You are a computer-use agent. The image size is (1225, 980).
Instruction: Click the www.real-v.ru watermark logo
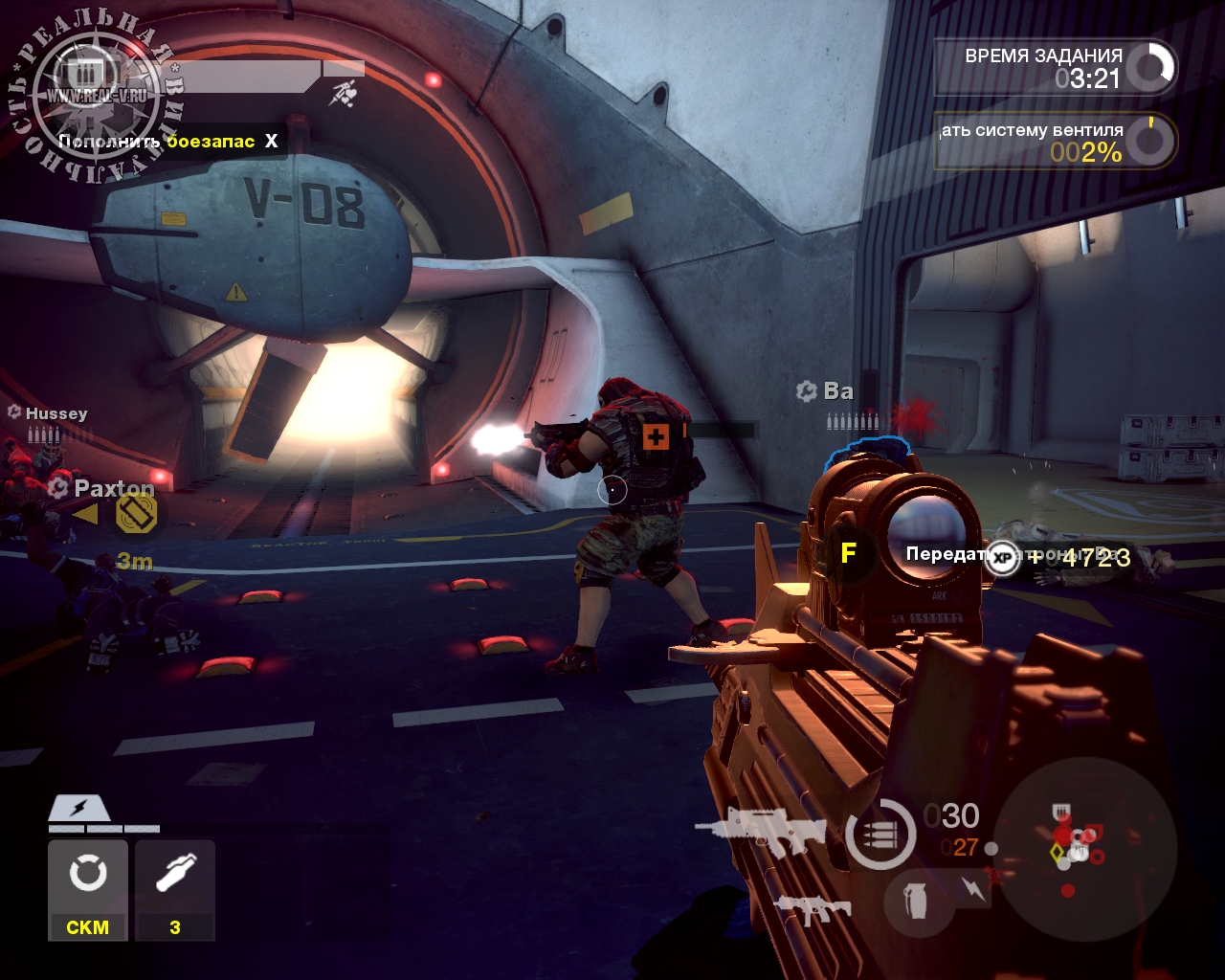pos(96,96)
